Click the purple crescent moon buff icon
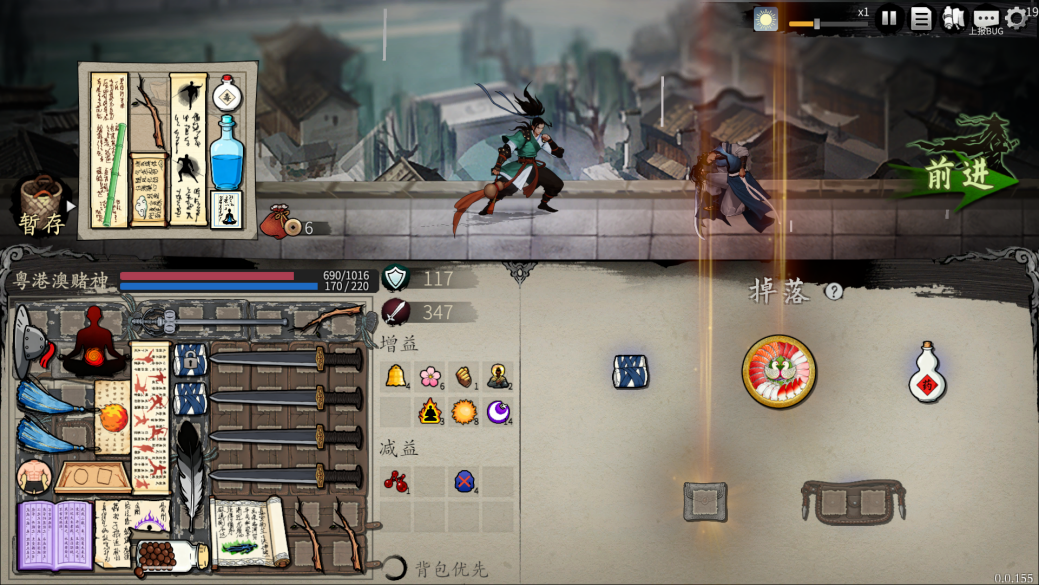1039x585 pixels. (x=498, y=411)
